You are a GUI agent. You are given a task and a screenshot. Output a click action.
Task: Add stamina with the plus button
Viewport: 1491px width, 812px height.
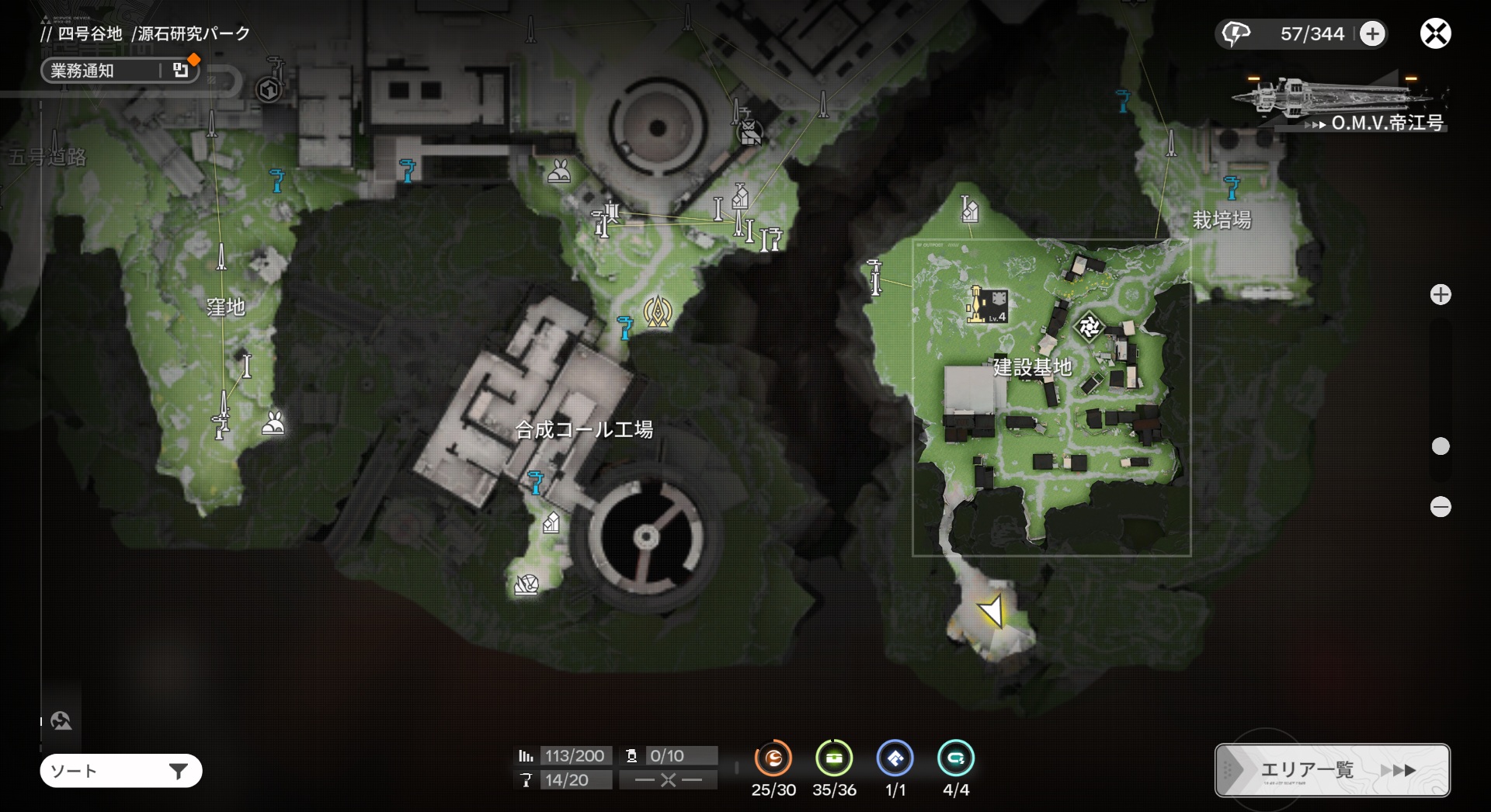click(1372, 34)
